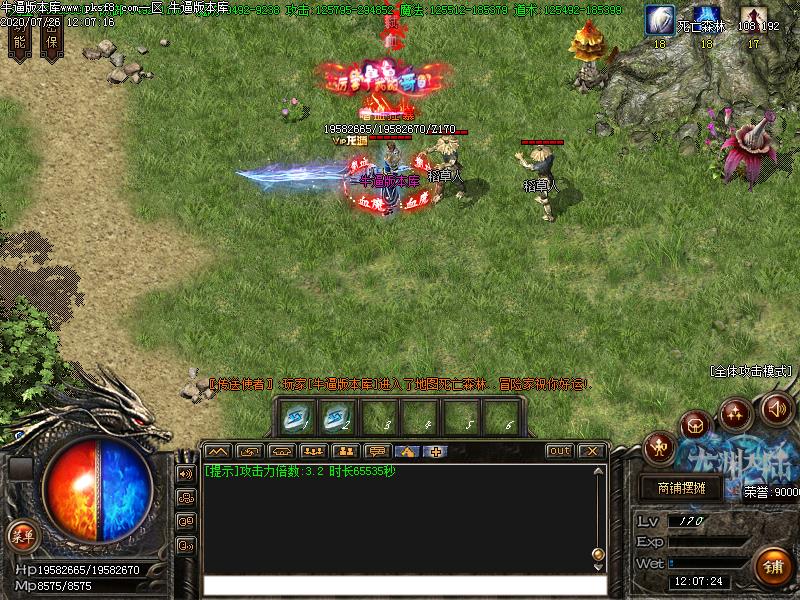This screenshot has width=800, height=600.
Task: Toggle the sound-wave button beside chat log
Action: click(186, 473)
